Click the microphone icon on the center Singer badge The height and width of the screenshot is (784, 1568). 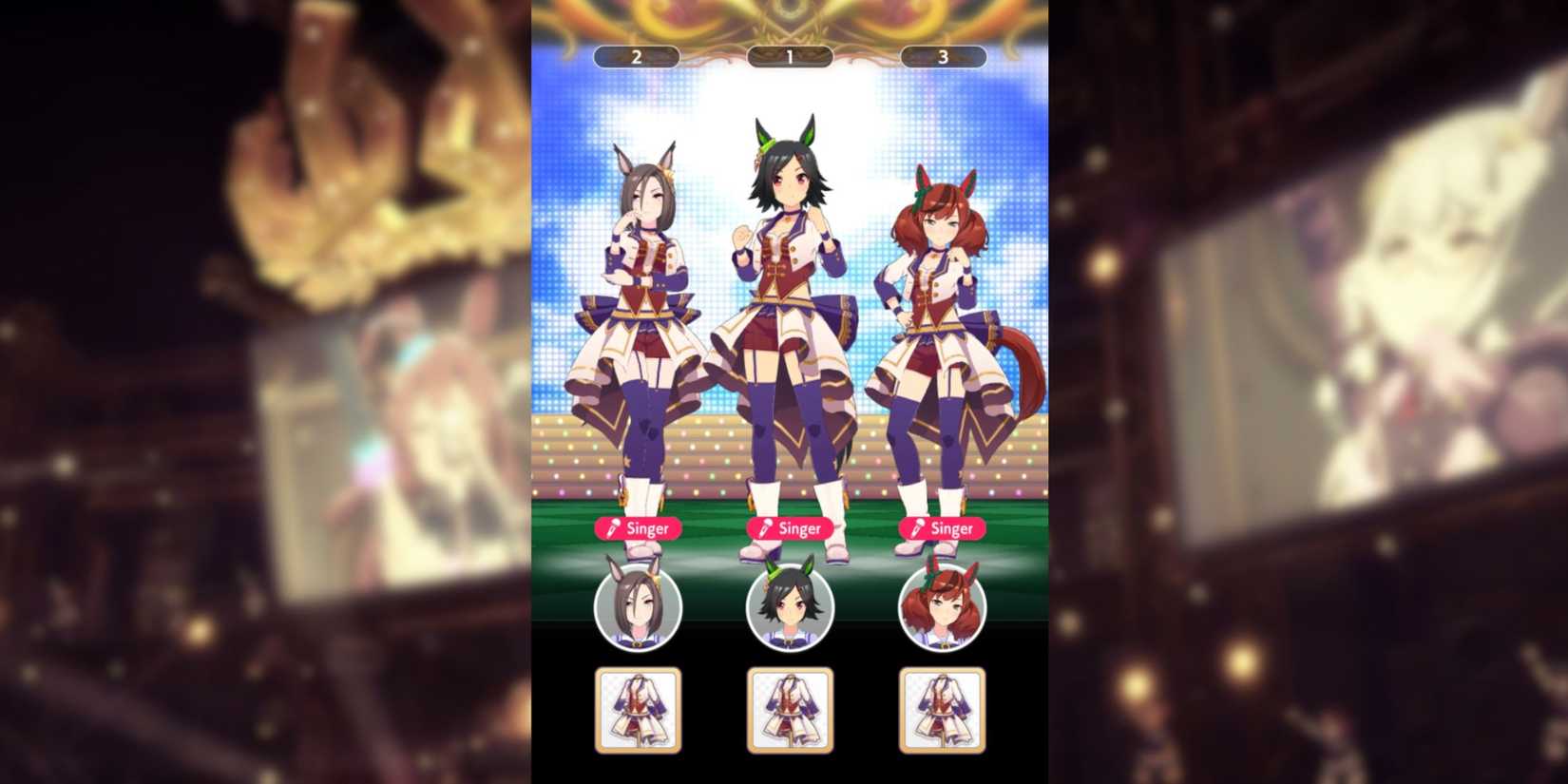(x=765, y=528)
